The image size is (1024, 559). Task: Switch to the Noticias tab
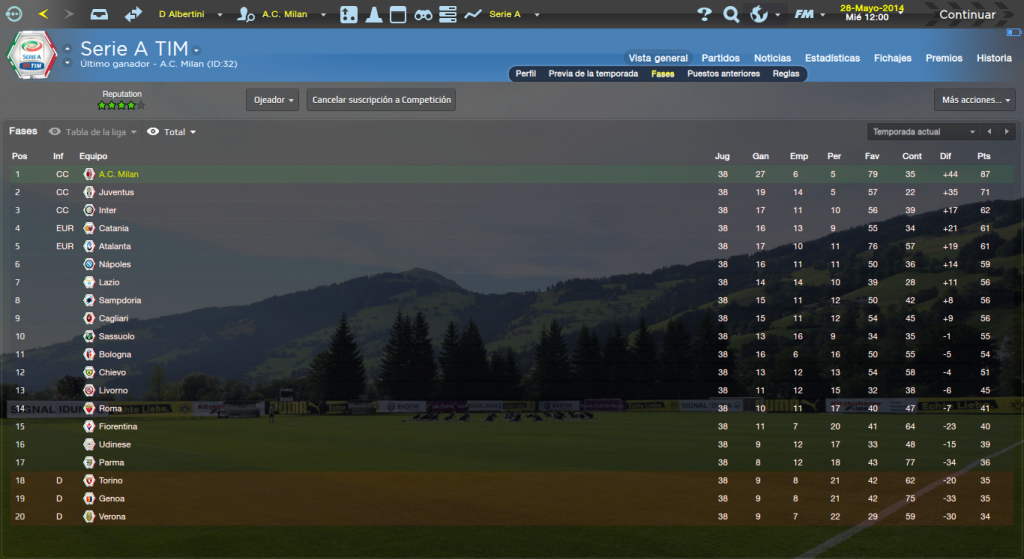(772, 58)
